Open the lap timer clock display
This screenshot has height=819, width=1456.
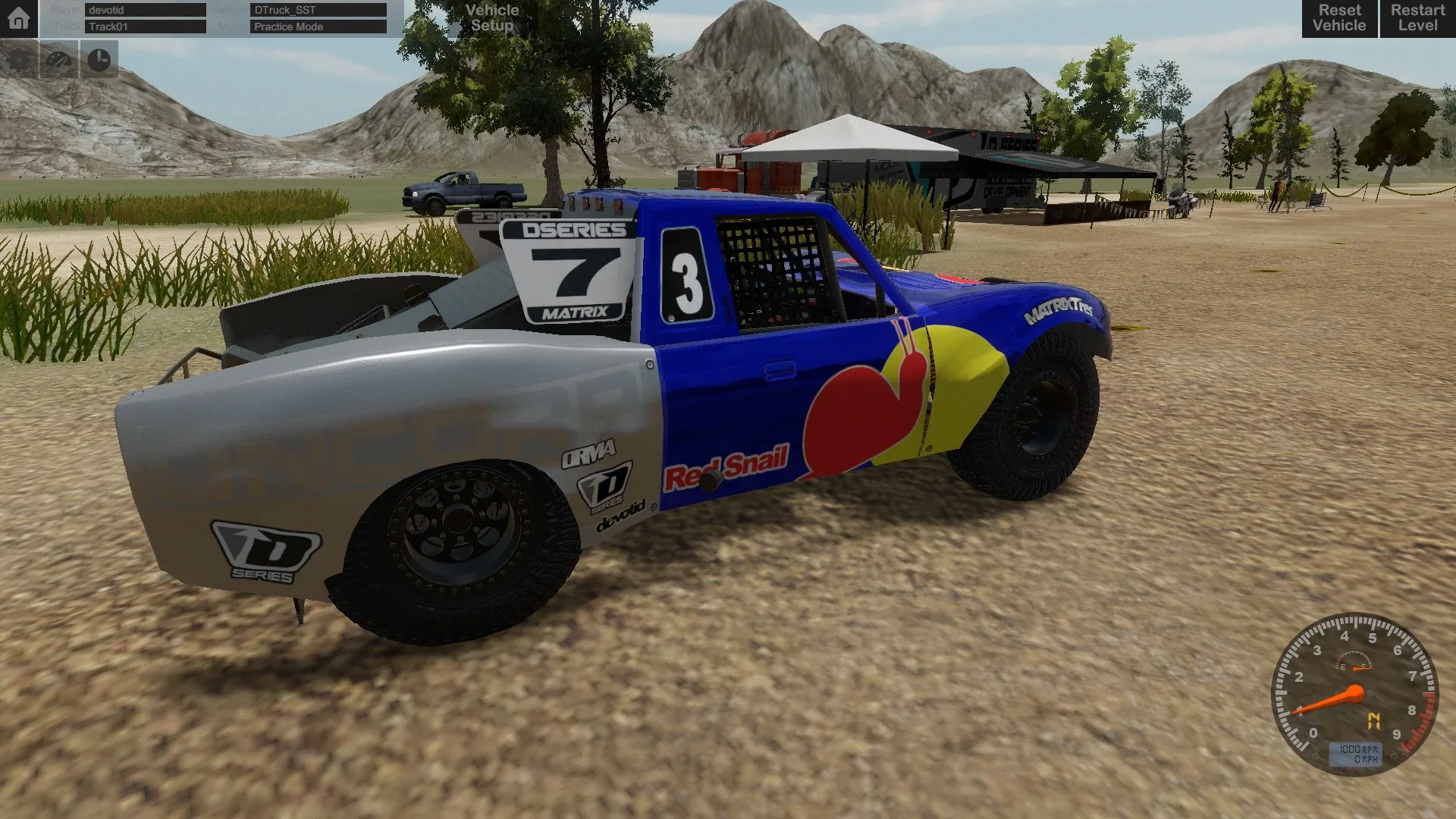pyautogui.click(x=100, y=61)
